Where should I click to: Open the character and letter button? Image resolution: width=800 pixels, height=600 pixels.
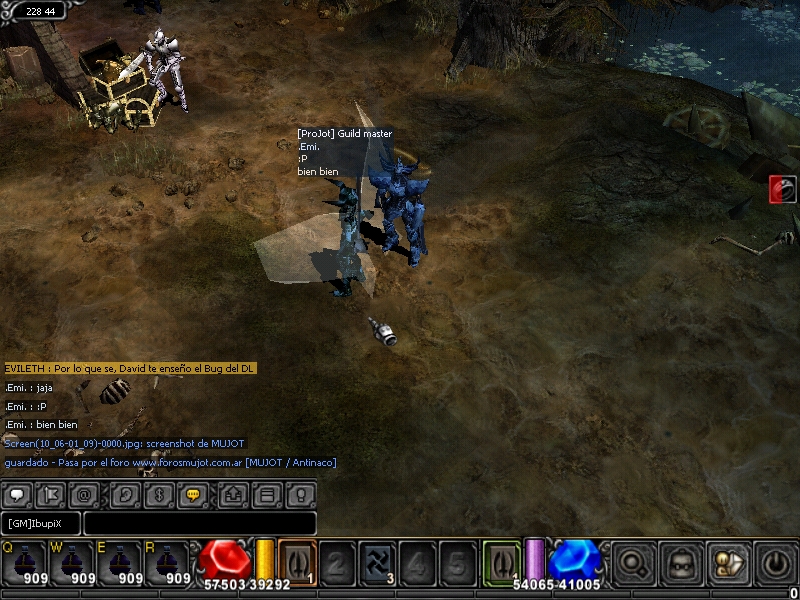coord(729,564)
